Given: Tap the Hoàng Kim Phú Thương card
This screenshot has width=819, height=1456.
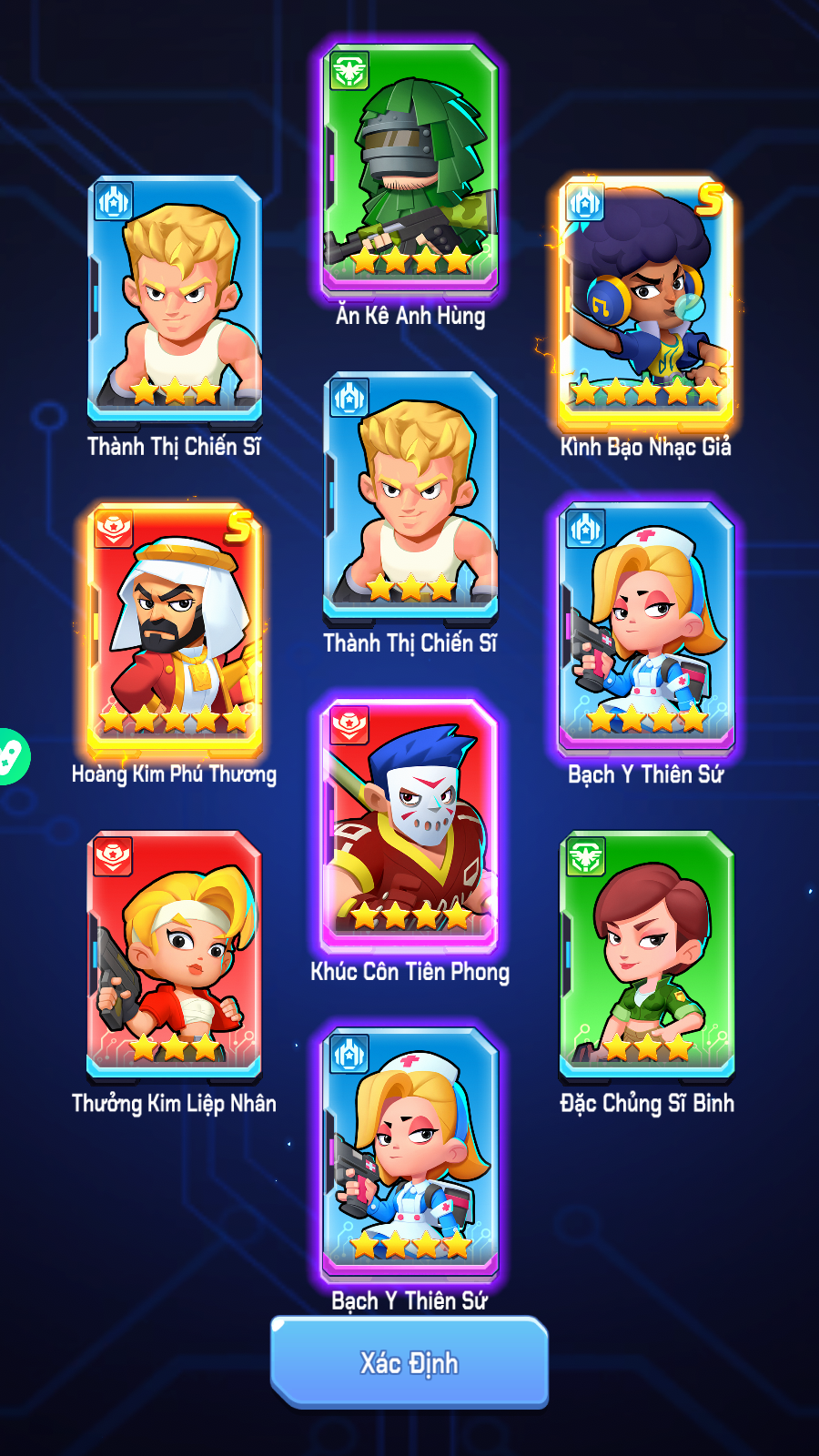Looking at the screenshot, I should coord(175,628).
